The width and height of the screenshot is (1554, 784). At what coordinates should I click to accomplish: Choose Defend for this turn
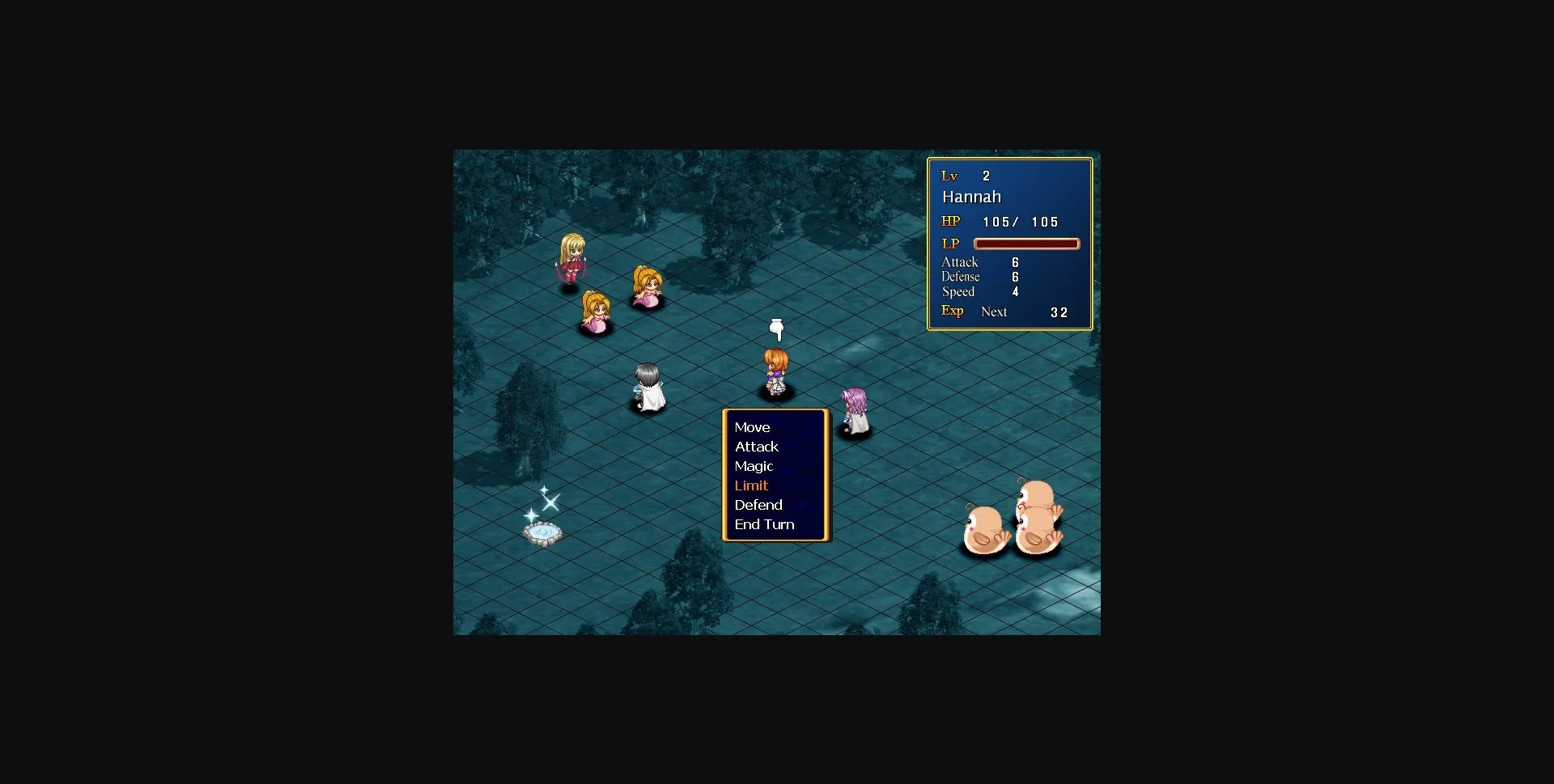pyautogui.click(x=758, y=505)
